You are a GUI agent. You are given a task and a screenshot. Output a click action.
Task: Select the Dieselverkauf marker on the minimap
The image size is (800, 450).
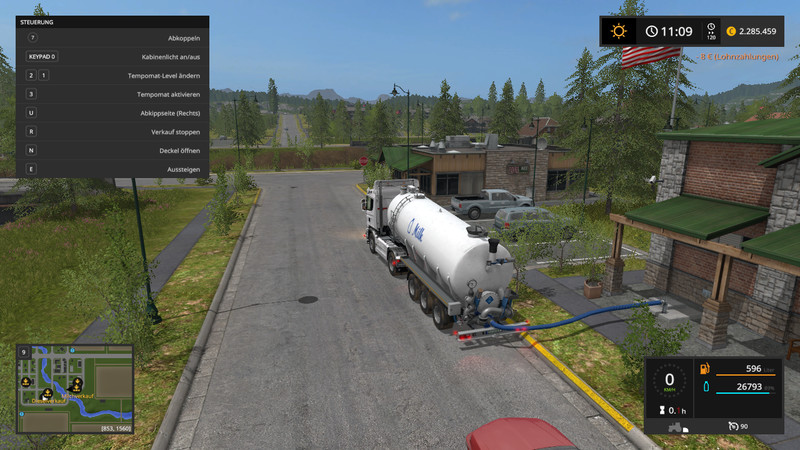tap(45, 392)
